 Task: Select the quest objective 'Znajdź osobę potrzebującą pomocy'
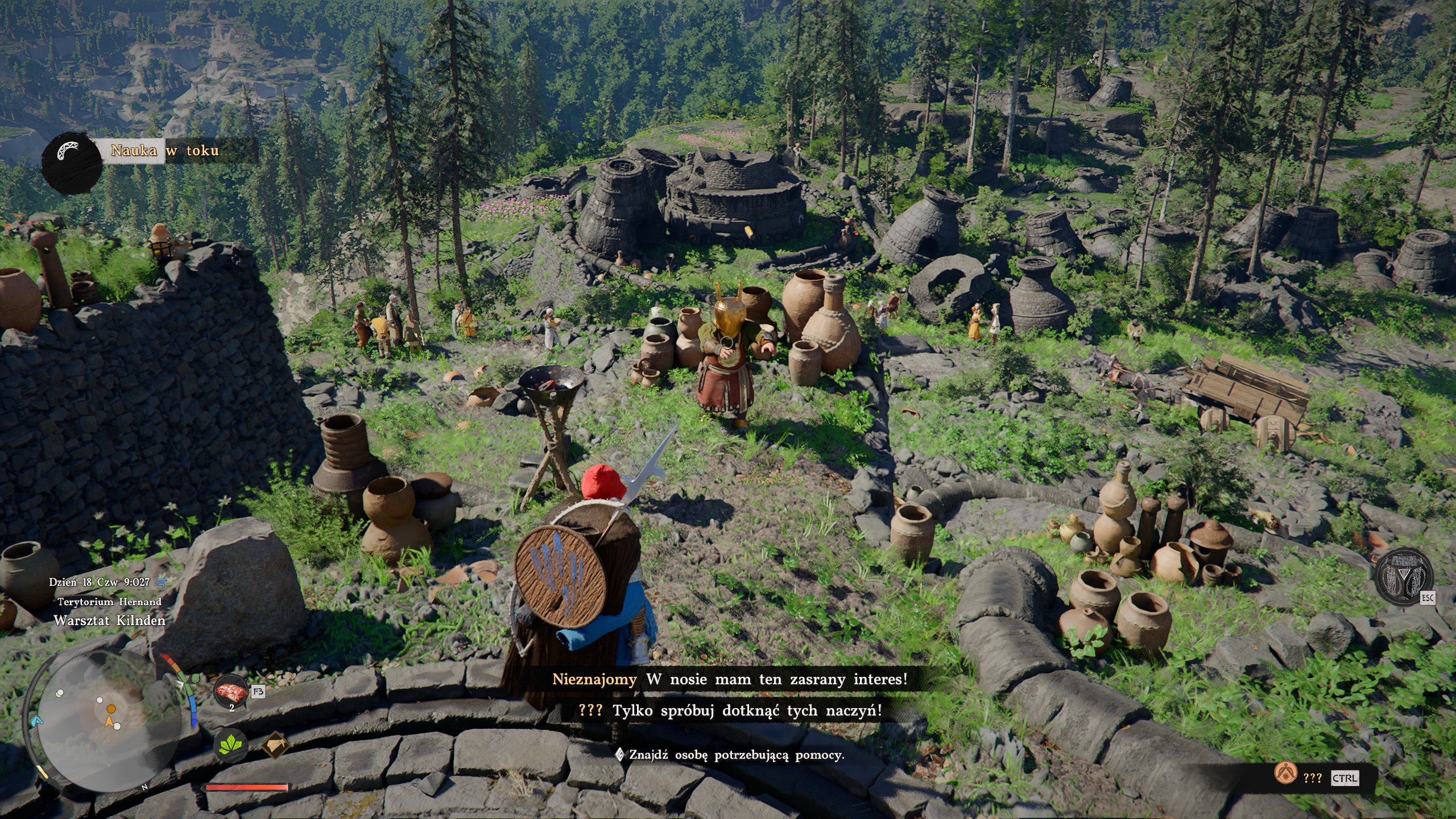[x=735, y=755]
